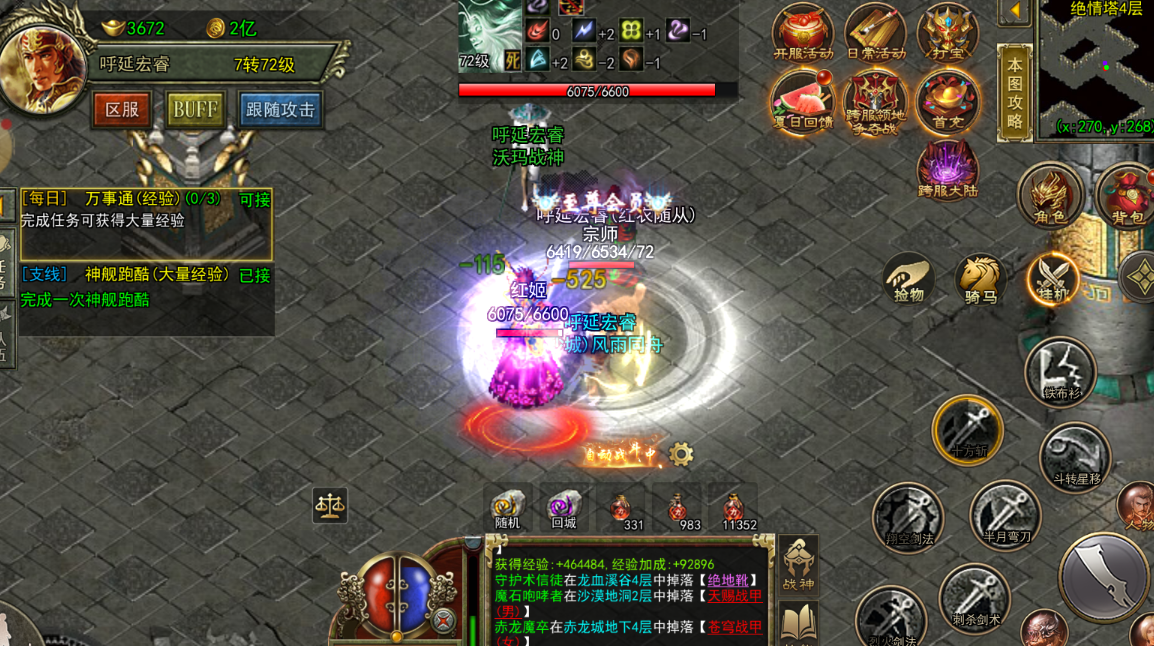Viewport: 1154px width, 646px height.
Task: Open the 背包 bag inventory
Action: [x=1126, y=195]
